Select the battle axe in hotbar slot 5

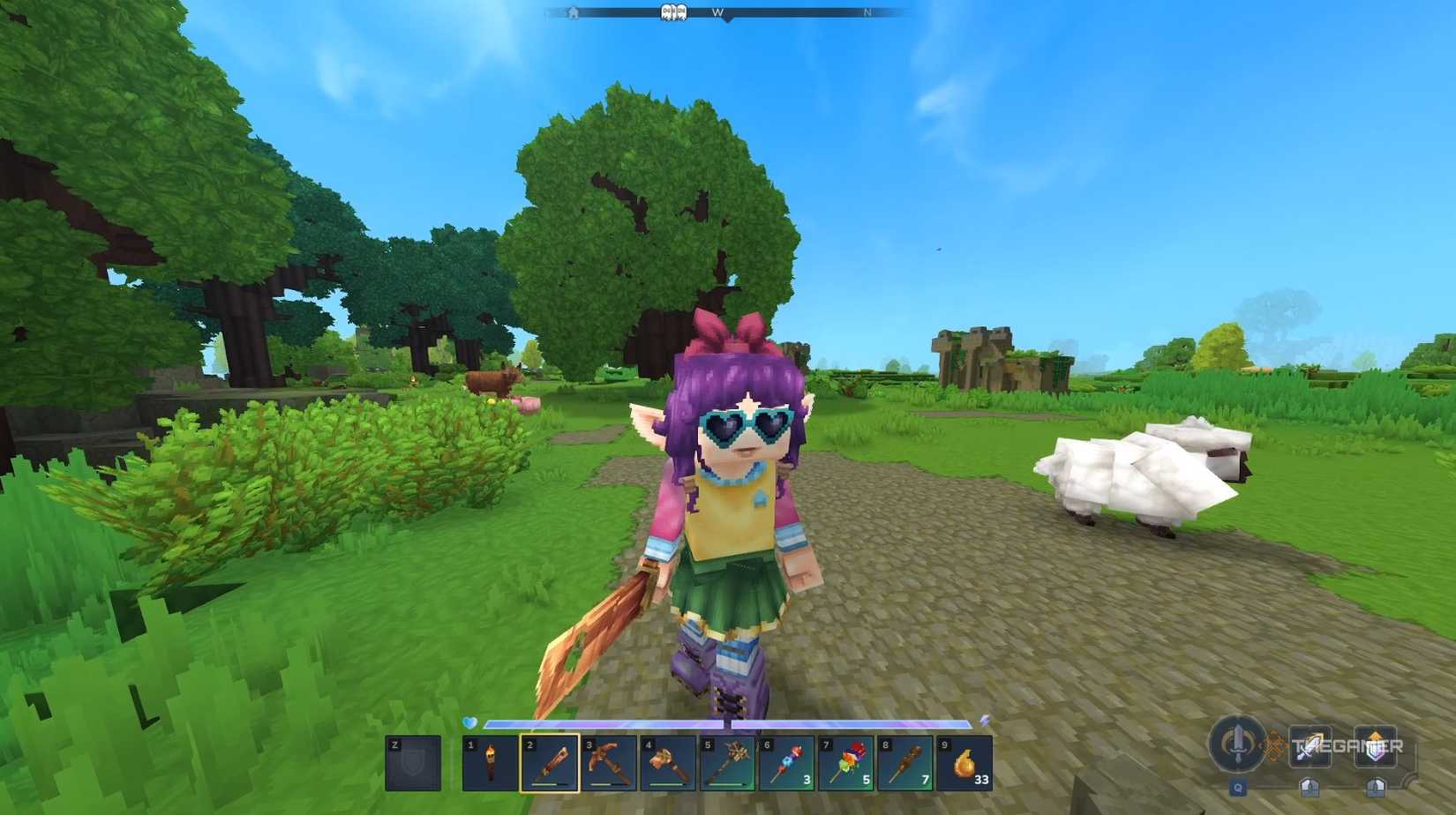[x=728, y=763]
